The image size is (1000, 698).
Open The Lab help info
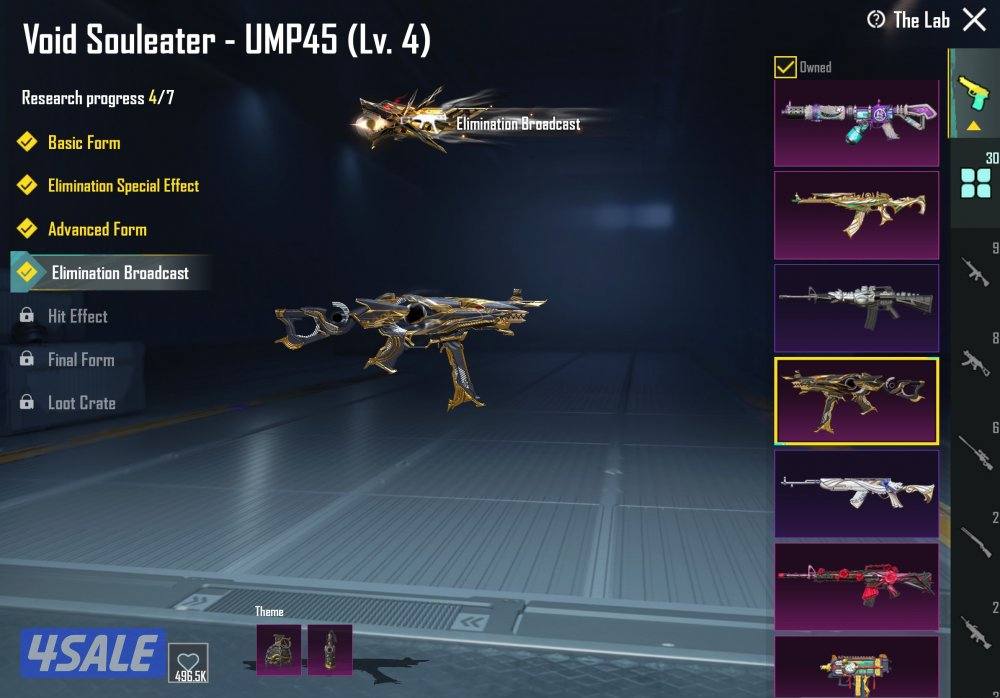click(x=876, y=20)
